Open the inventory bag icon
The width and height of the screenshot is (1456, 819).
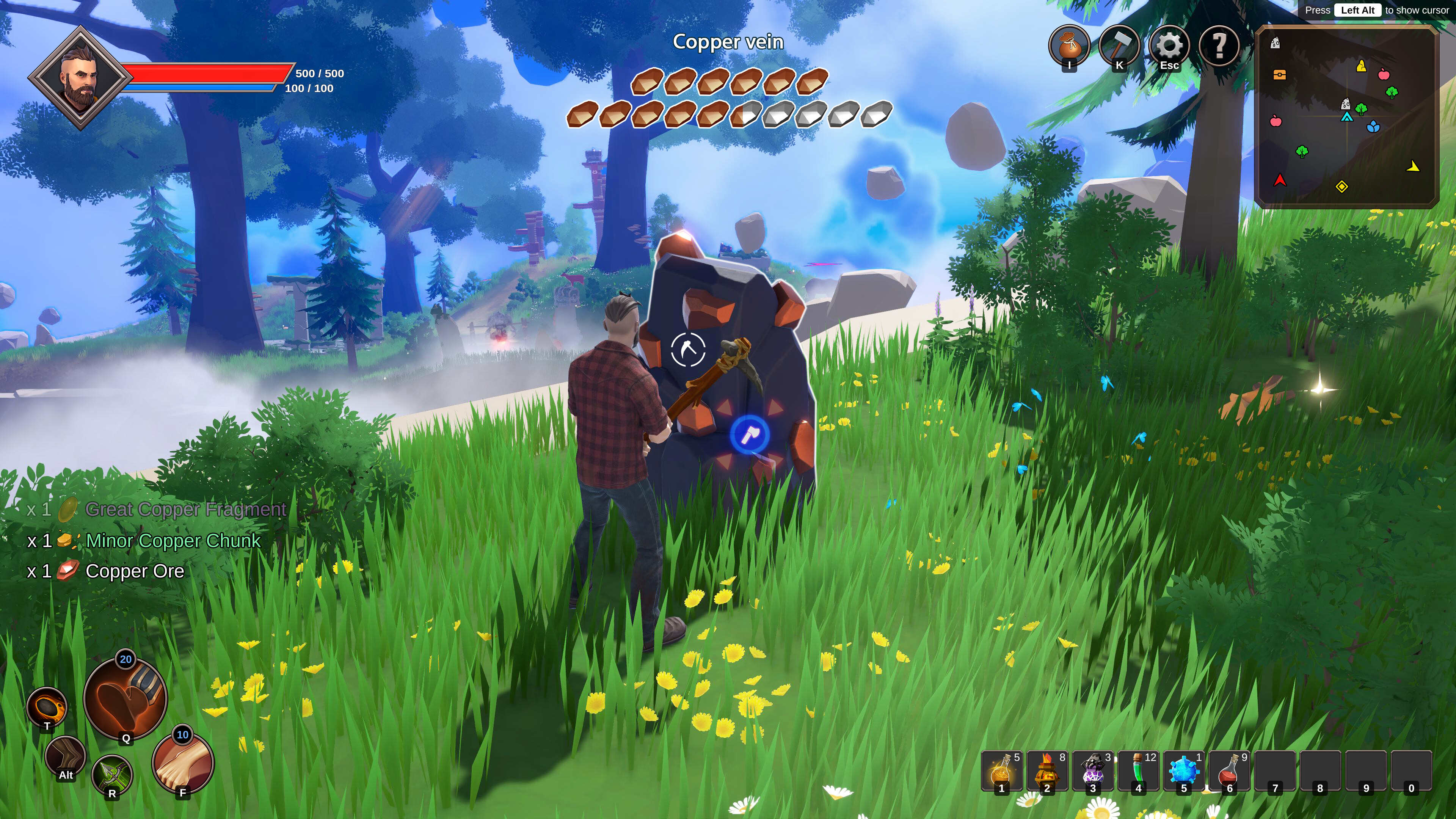(x=1070, y=46)
